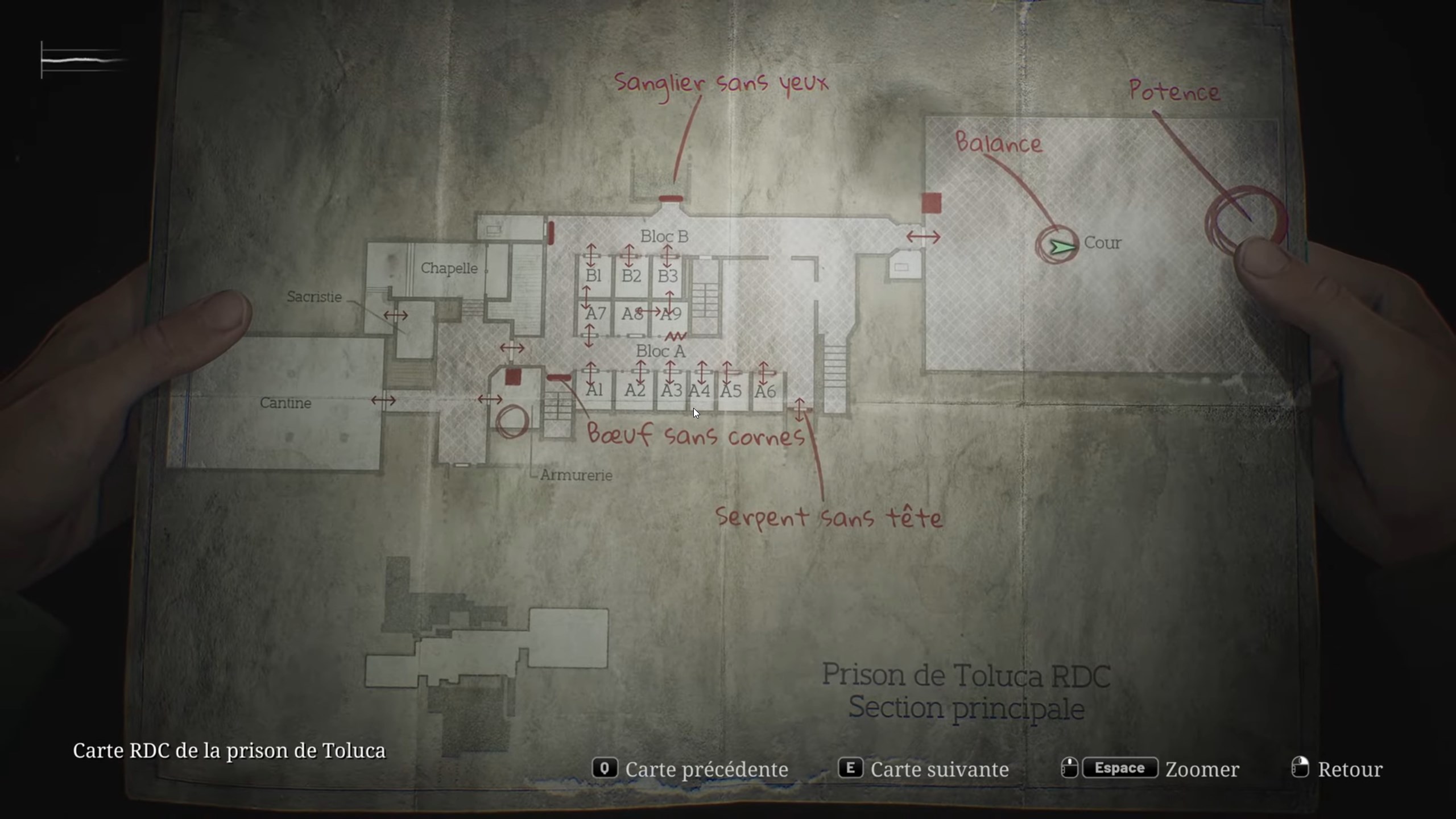
Task: Click the red circle near the Armurerie
Action: [x=514, y=419]
